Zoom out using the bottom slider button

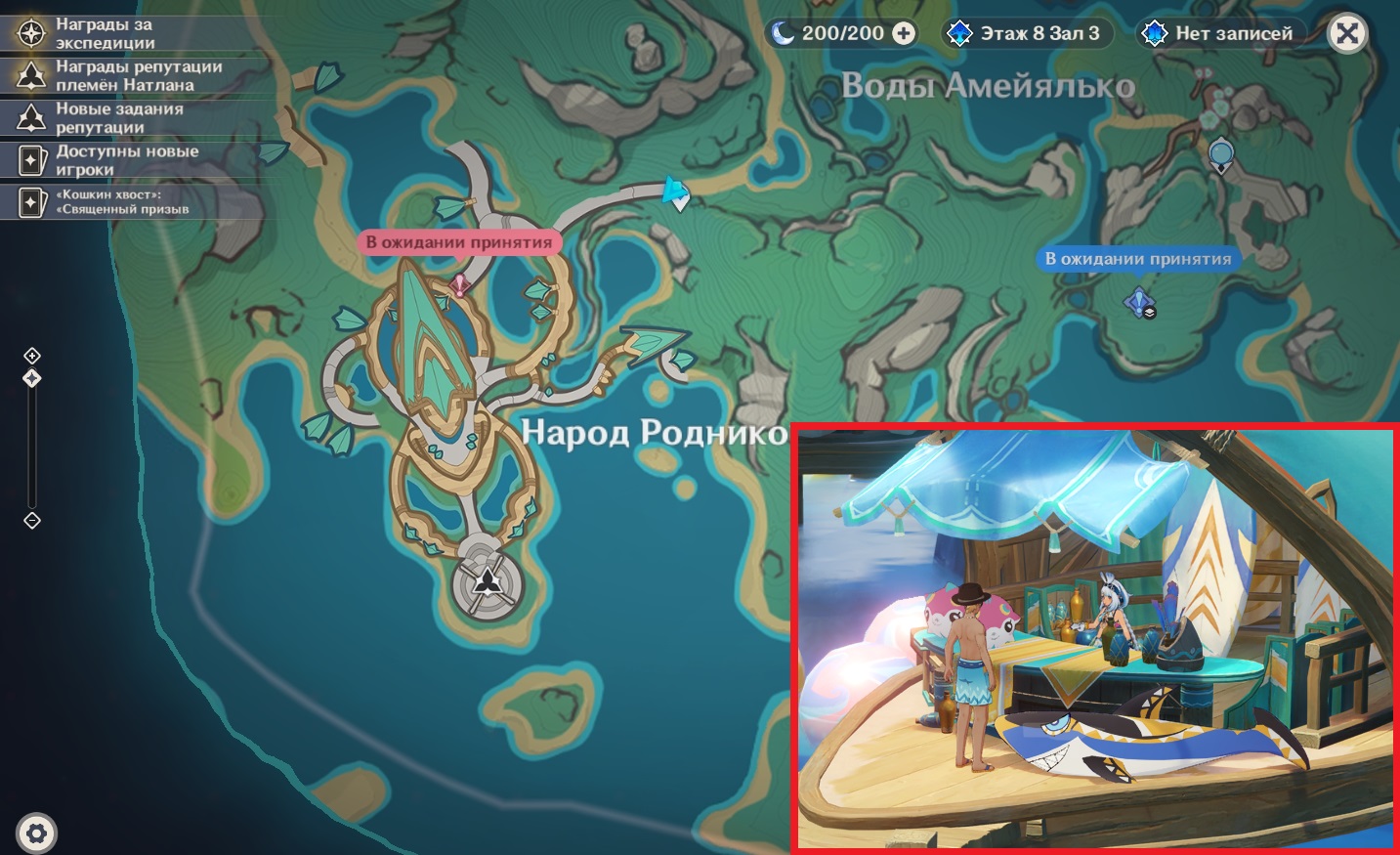pyautogui.click(x=32, y=520)
